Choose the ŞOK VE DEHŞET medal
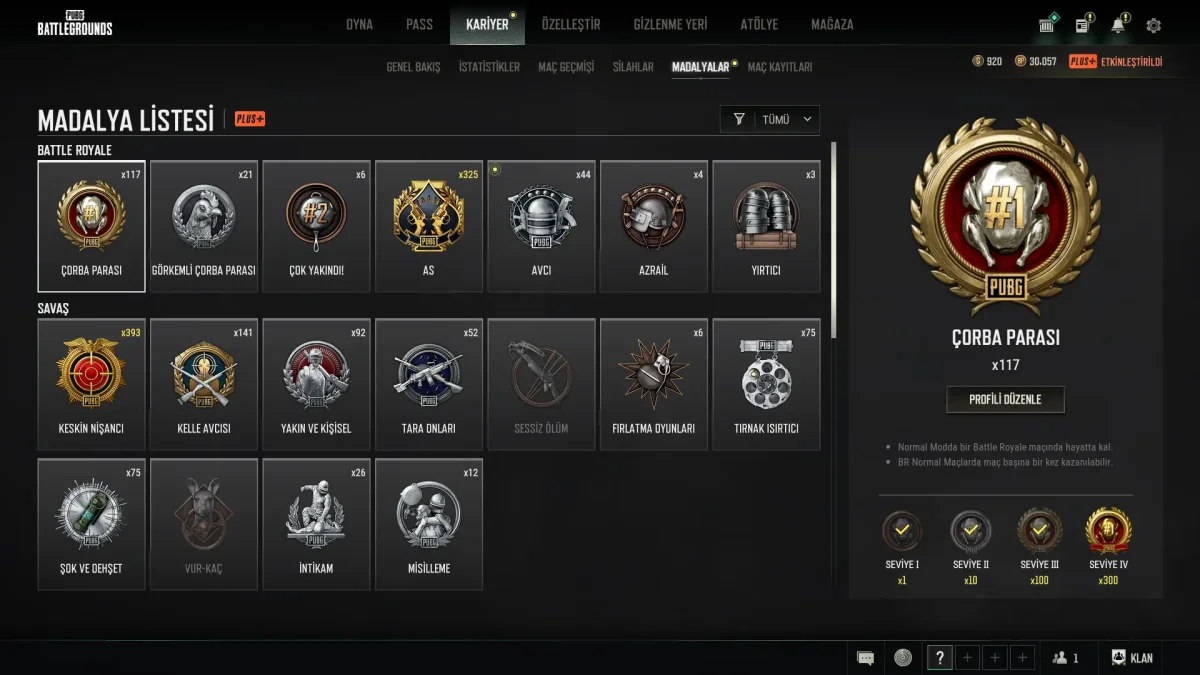Viewport: 1200px width, 675px height. (91, 524)
